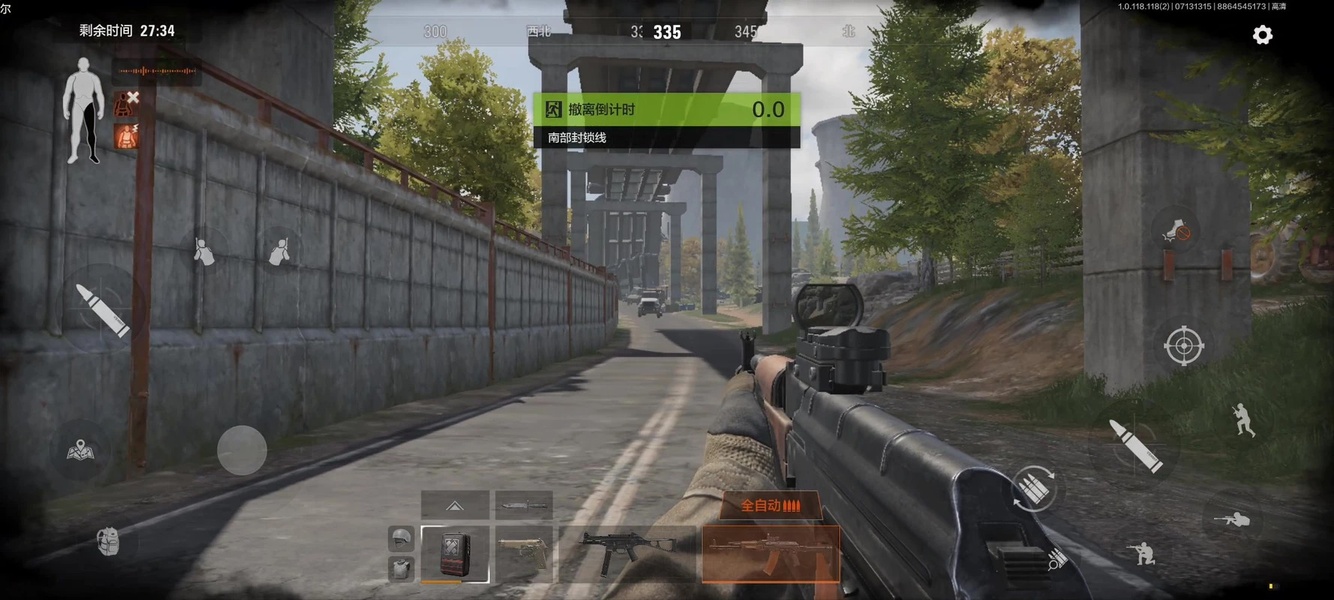Go prone with the lying soldier icon

(1230, 520)
